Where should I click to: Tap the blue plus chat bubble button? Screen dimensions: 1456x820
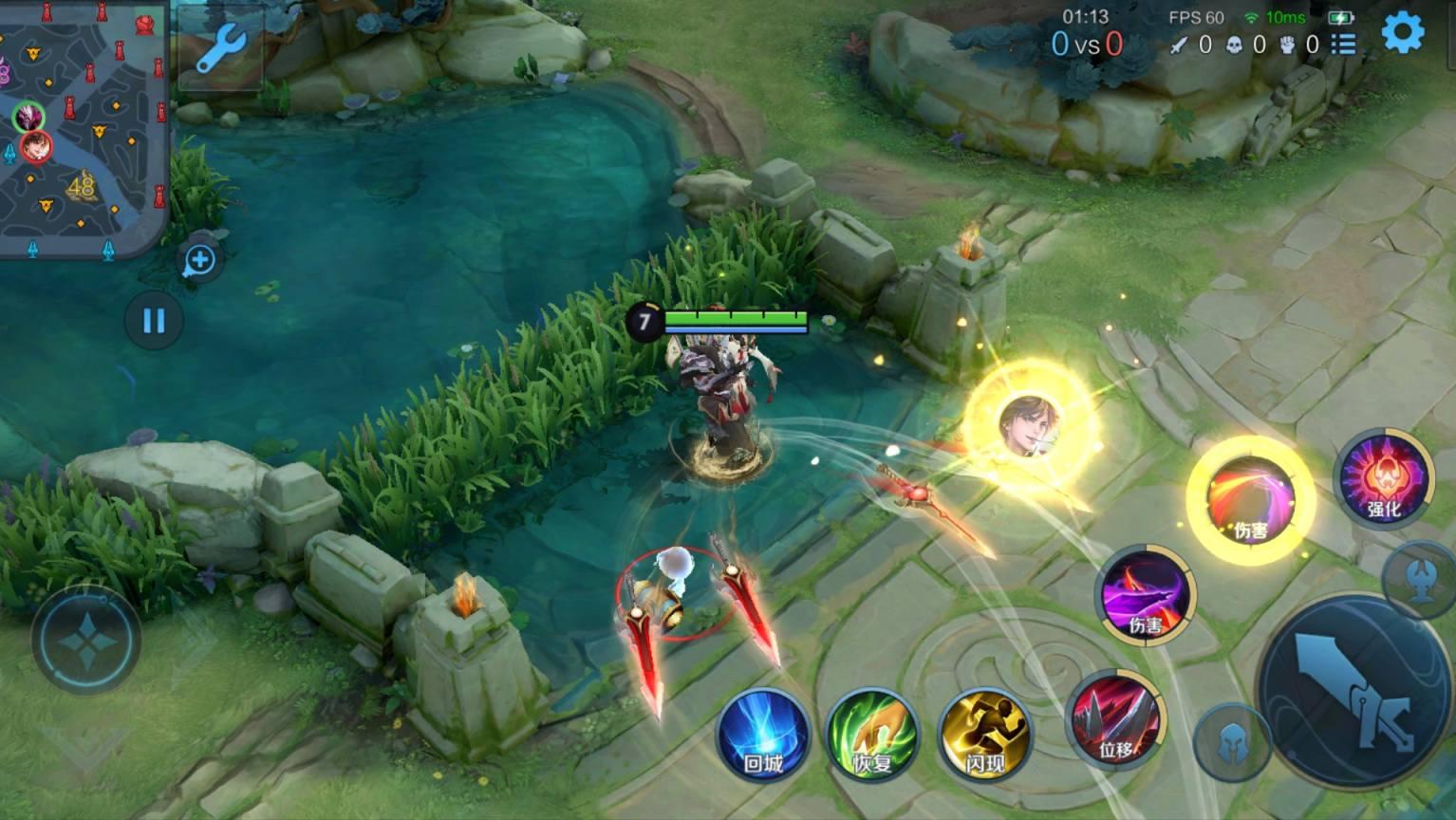click(x=199, y=260)
